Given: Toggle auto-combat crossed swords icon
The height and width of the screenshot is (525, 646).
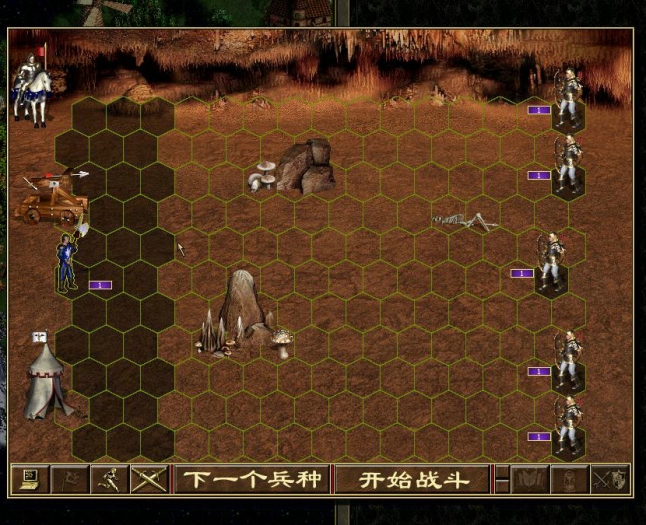Looking at the screenshot, I should click(x=149, y=480).
